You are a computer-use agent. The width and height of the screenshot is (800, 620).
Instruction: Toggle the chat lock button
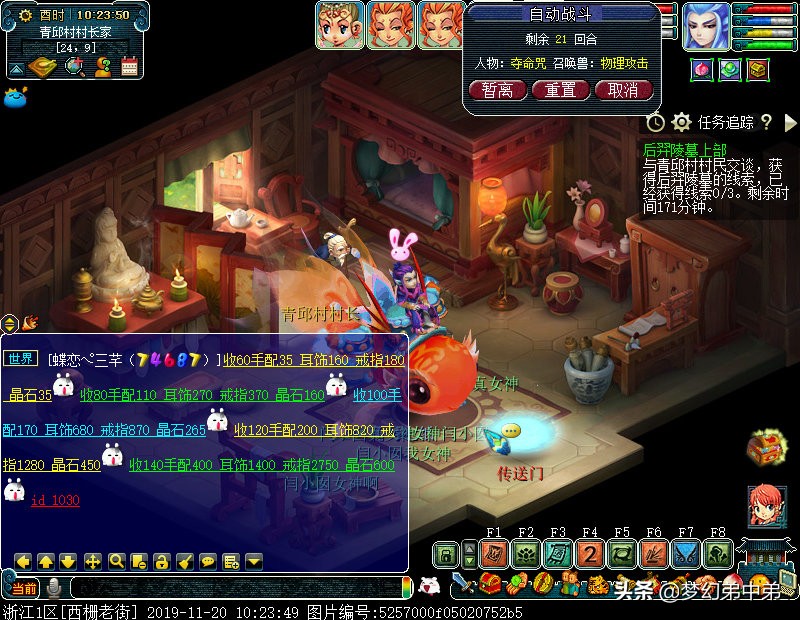coord(162,561)
